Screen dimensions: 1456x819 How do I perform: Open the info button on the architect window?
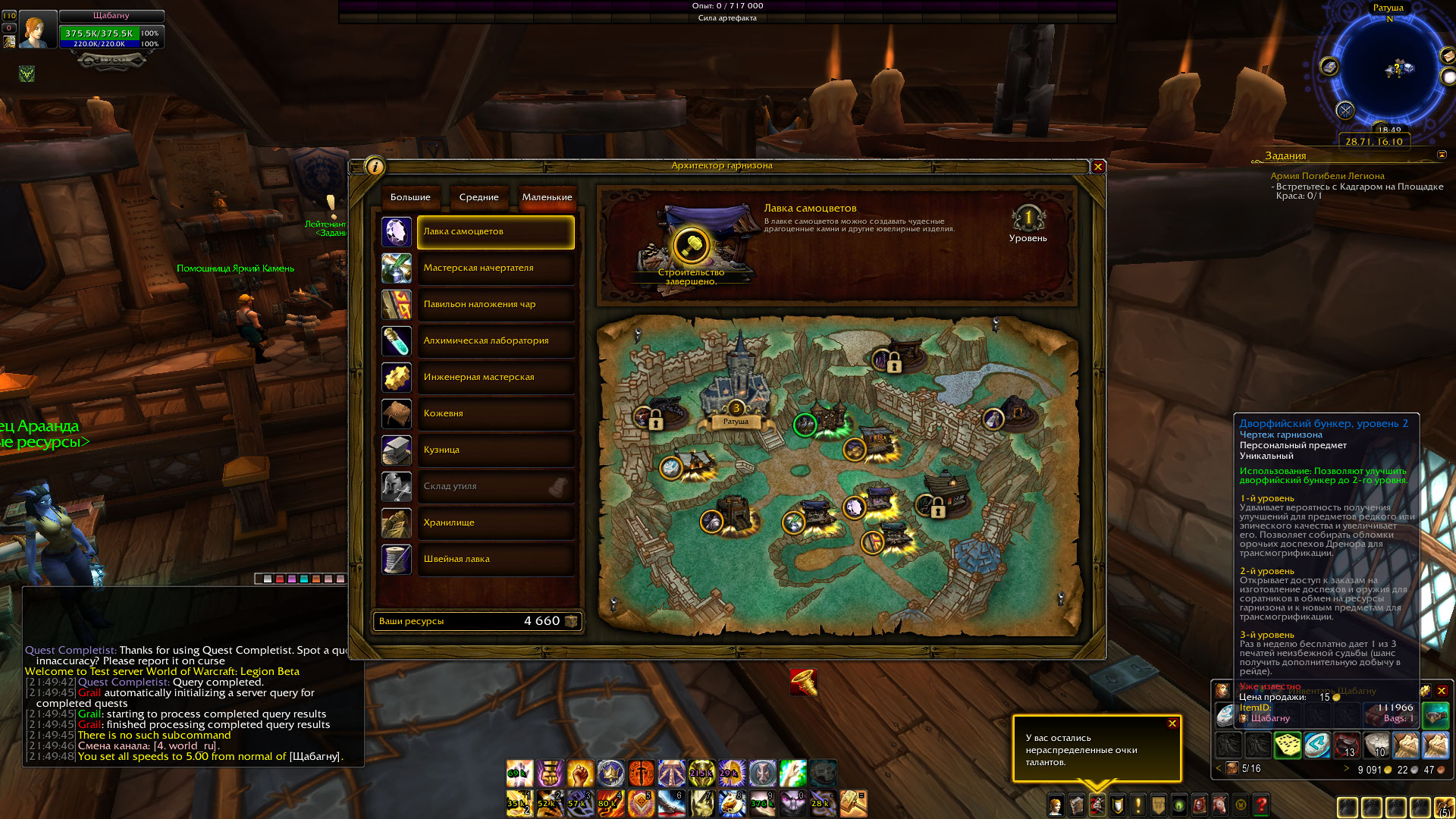375,167
